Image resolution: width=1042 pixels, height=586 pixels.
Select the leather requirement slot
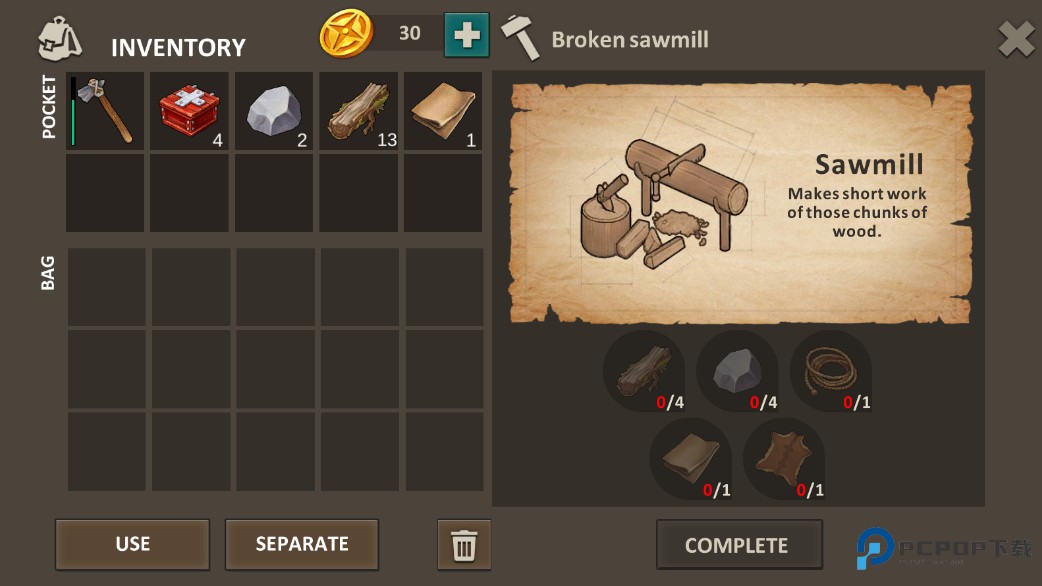[x=690, y=458]
